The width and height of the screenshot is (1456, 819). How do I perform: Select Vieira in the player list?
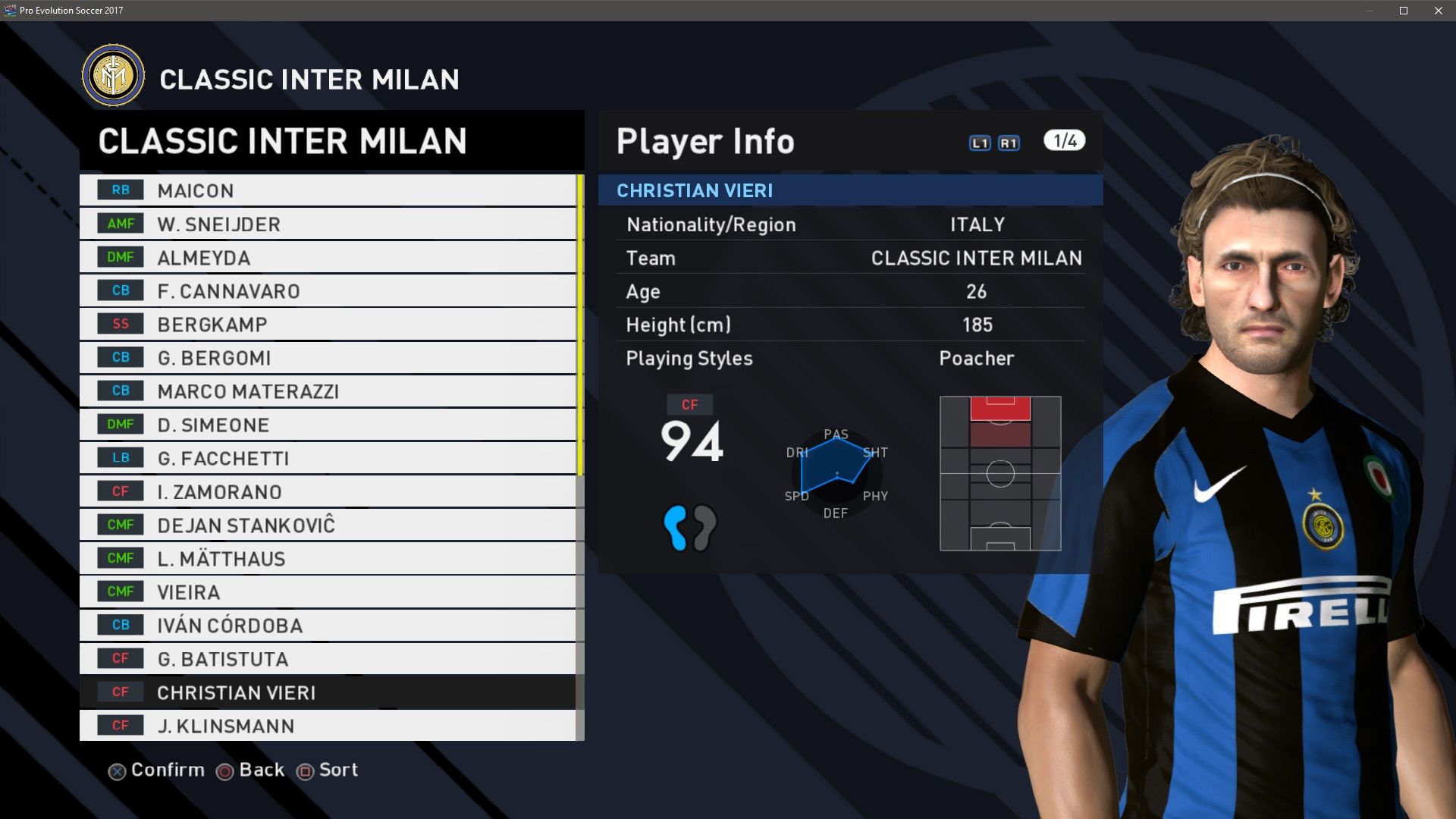click(x=328, y=592)
